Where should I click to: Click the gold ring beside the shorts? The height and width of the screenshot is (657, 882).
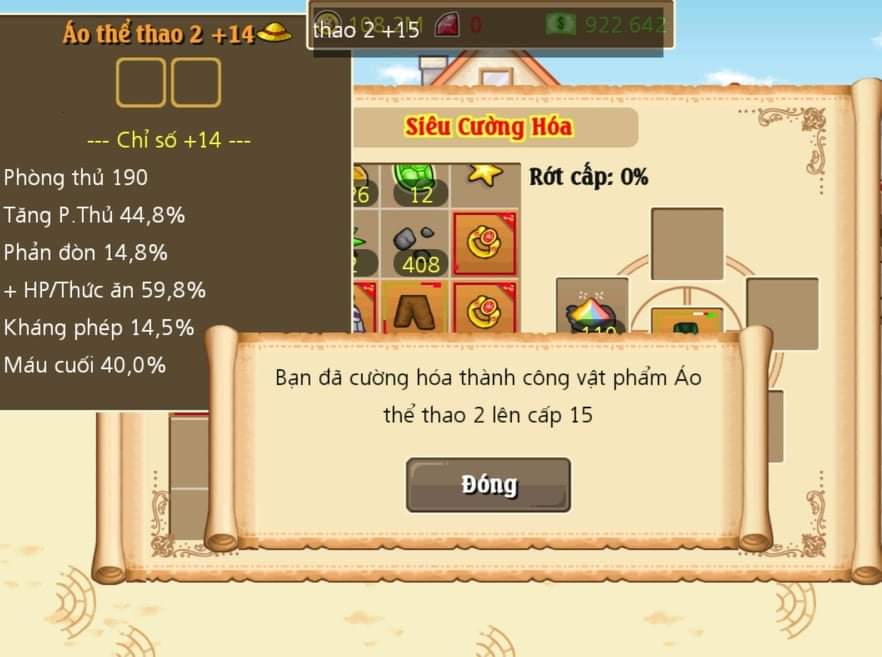(x=485, y=307)
